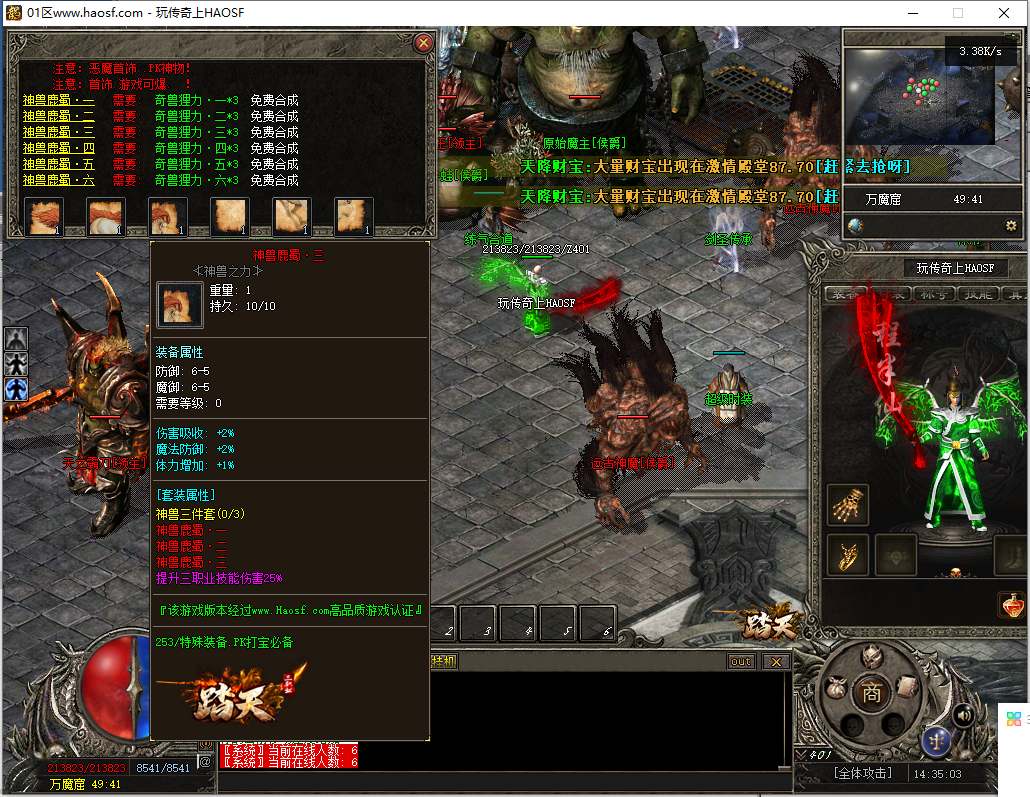The image size is (1030, 797).
Task: Choose the 神兽鹿蜀·三 synthesis link
Action: coord(59,133)
